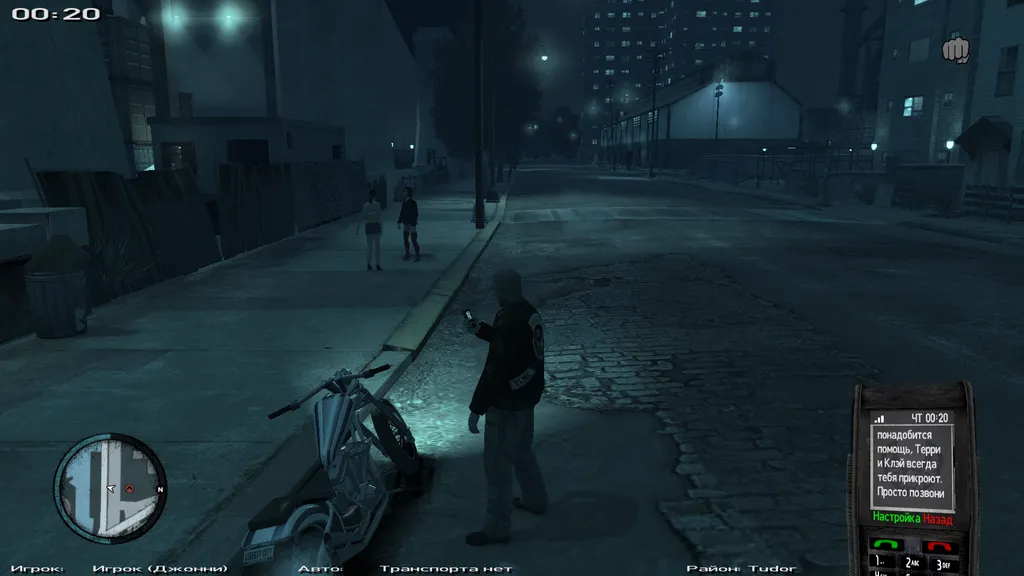
Task: Tap the green call button on phone
Action: [887, 544]
